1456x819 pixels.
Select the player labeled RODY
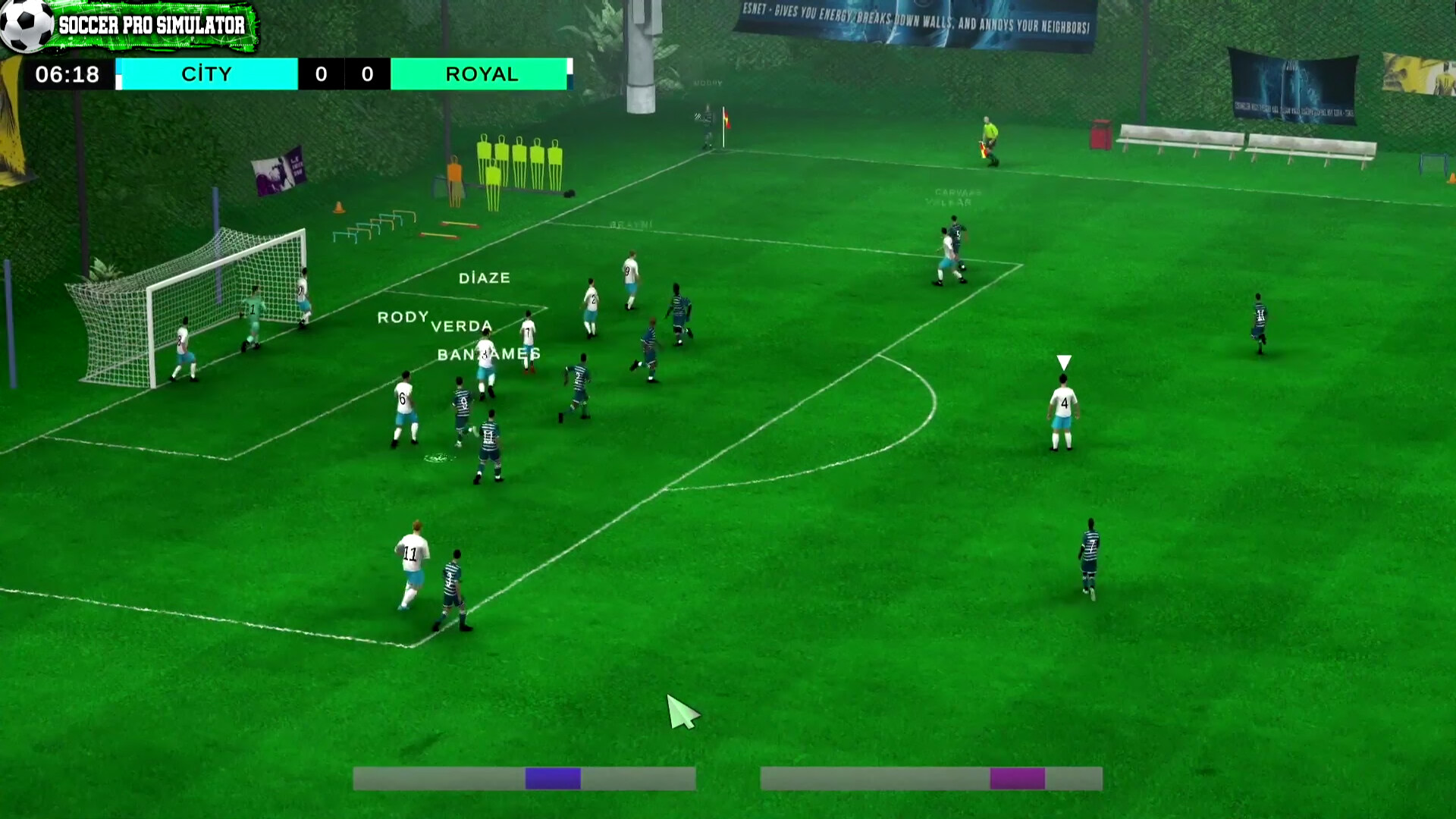[402, 318]
